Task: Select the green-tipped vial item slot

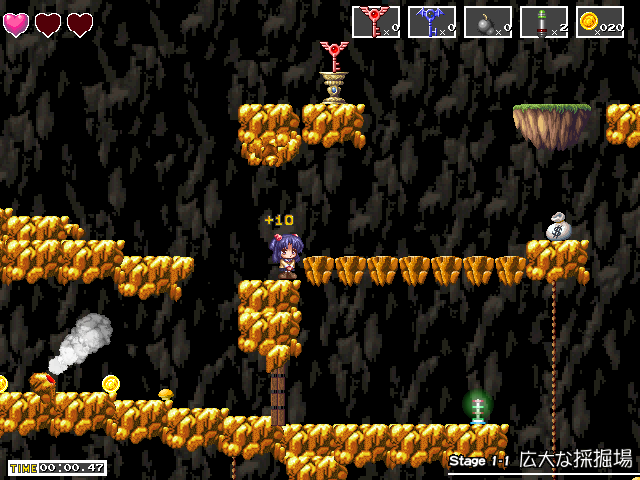Action: tap(544, 22)
